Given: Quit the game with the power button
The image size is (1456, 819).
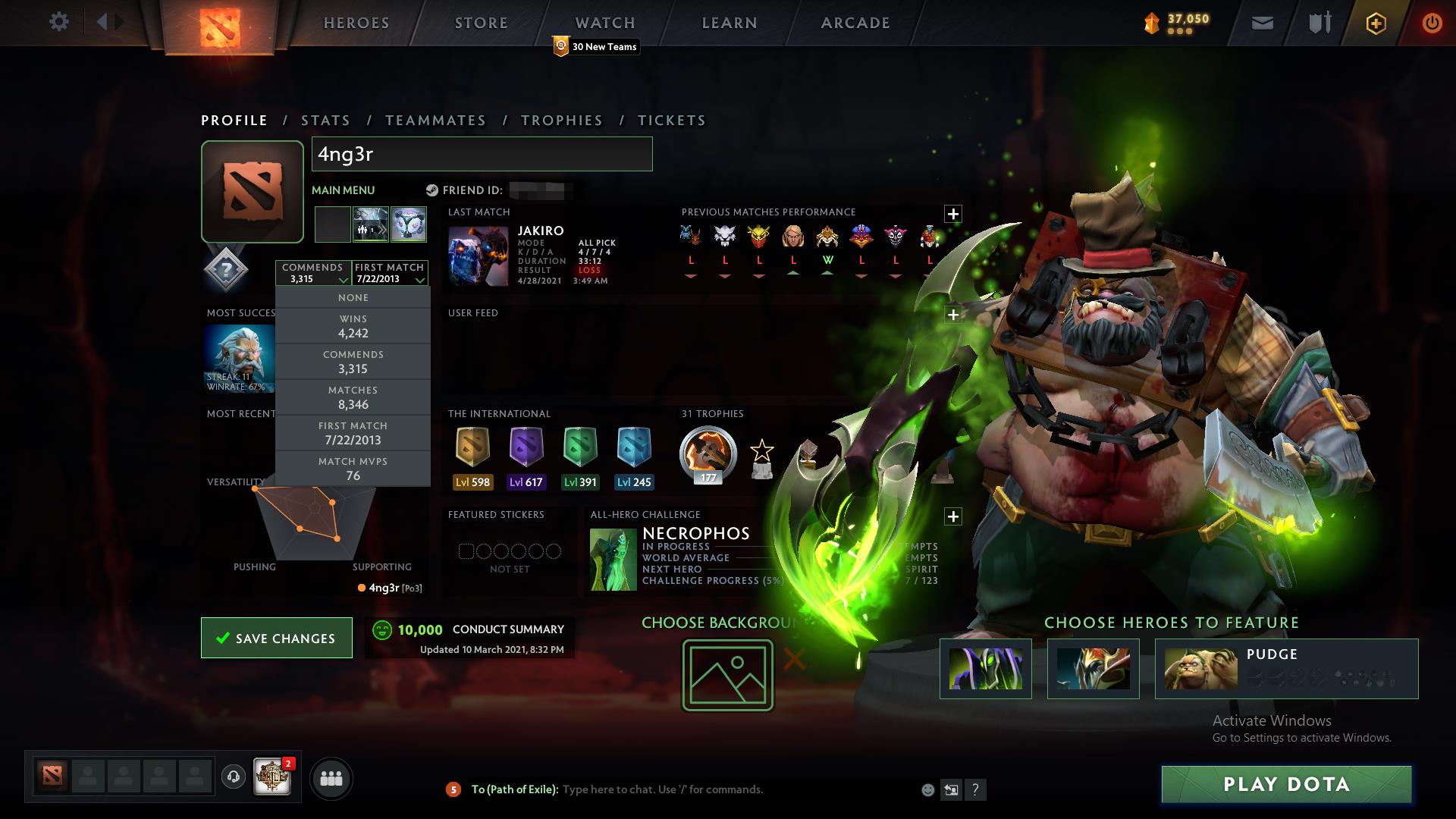Looking at the screenshot, I should [x=1432, y=23].
